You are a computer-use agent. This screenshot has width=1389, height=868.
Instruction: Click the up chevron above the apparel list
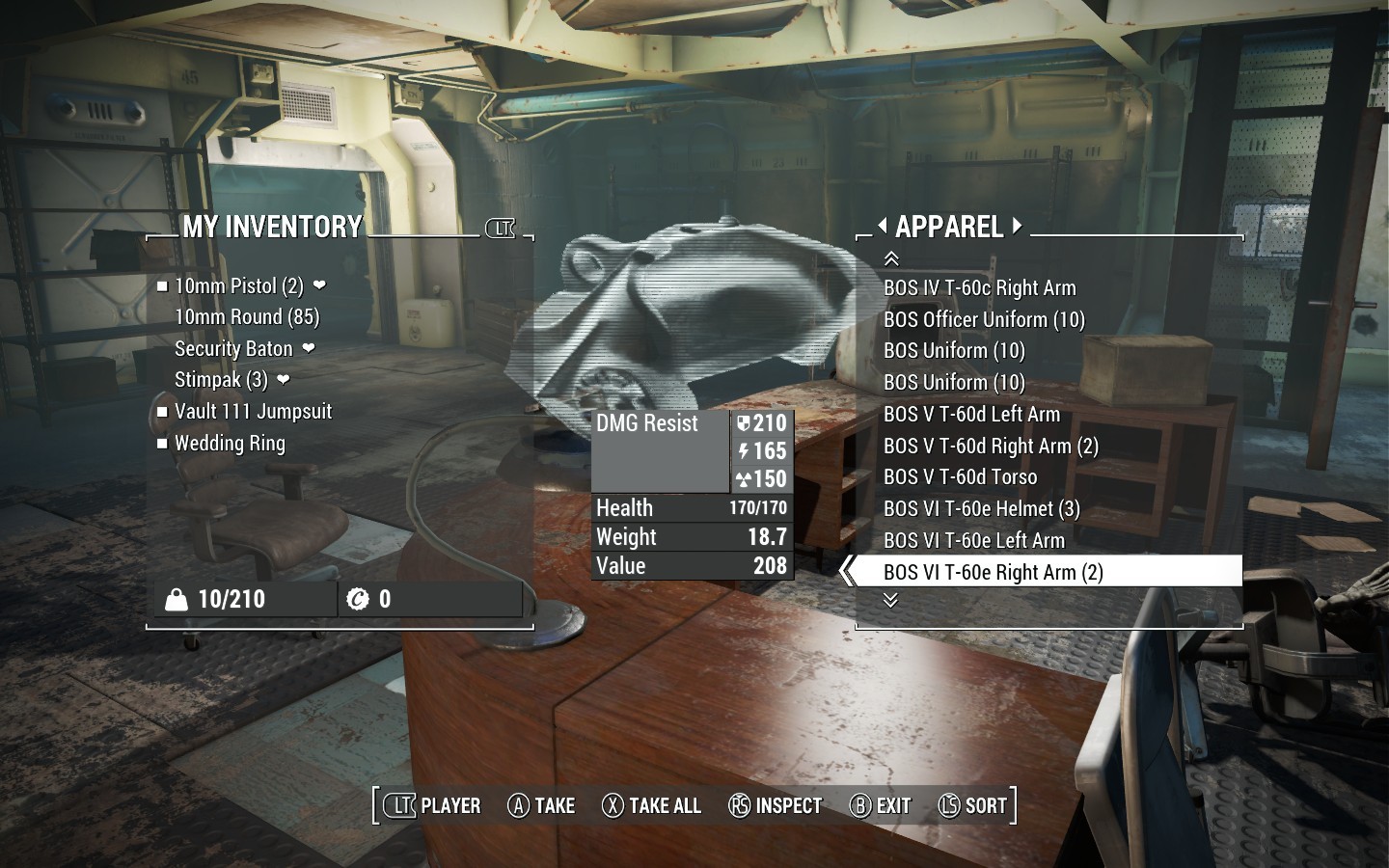click(x=891, y=258)
